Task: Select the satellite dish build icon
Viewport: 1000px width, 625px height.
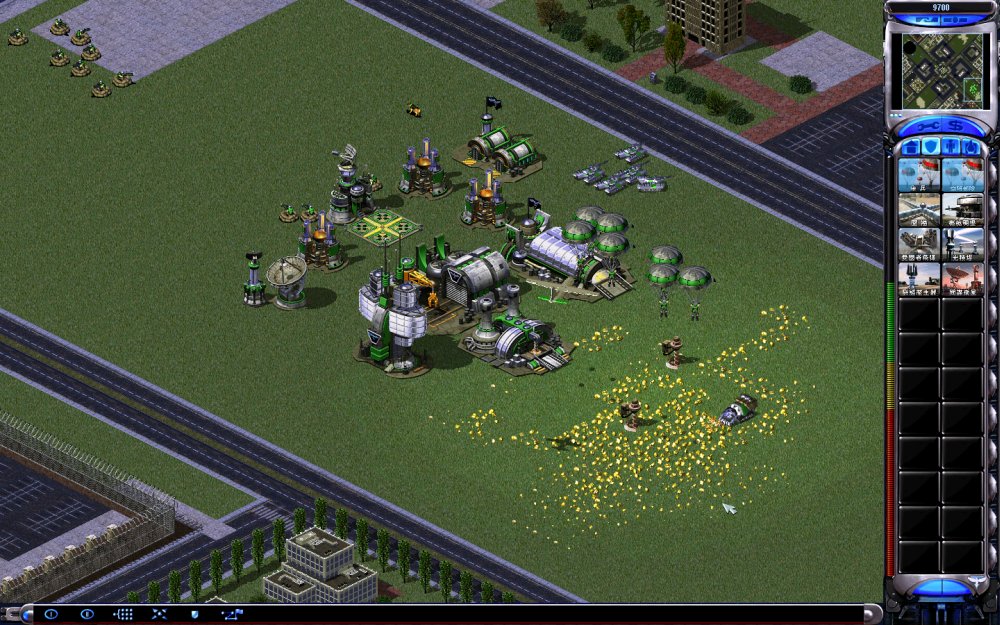Action: click(x=962, y=279)
